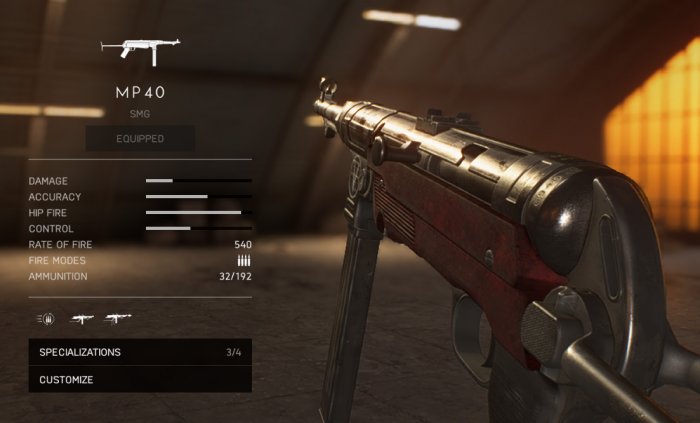The image size is (700, 423).
Task: Select the bullets specialization icon
Action: (x=44, y=319)
